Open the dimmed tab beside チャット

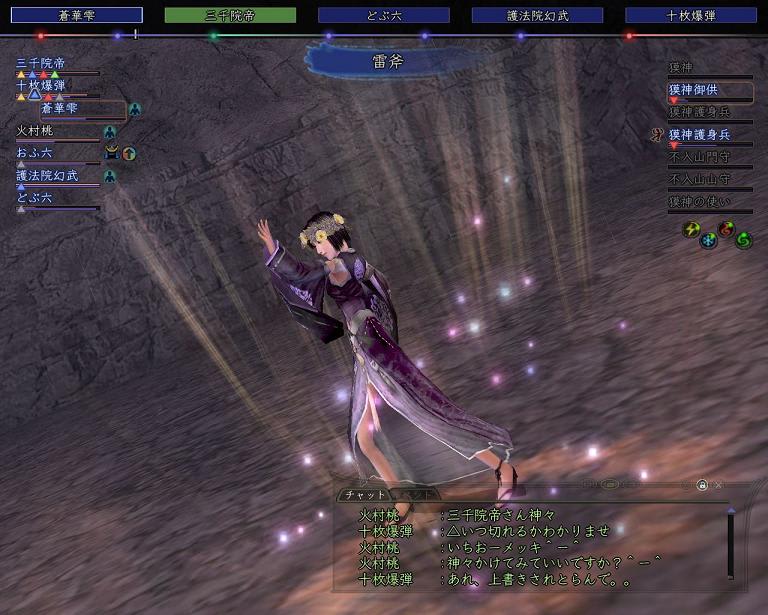[413, 494]
